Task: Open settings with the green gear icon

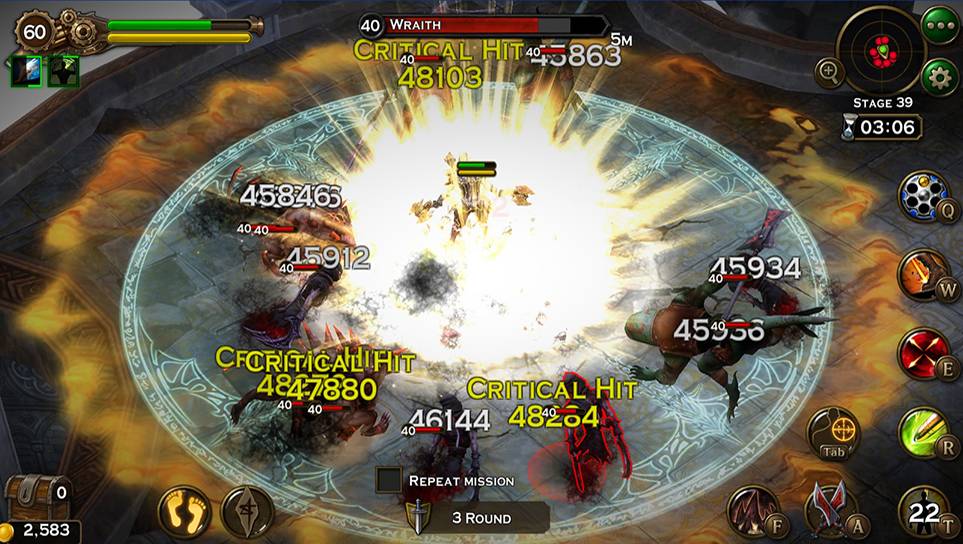Action: [x=939, y=75]
